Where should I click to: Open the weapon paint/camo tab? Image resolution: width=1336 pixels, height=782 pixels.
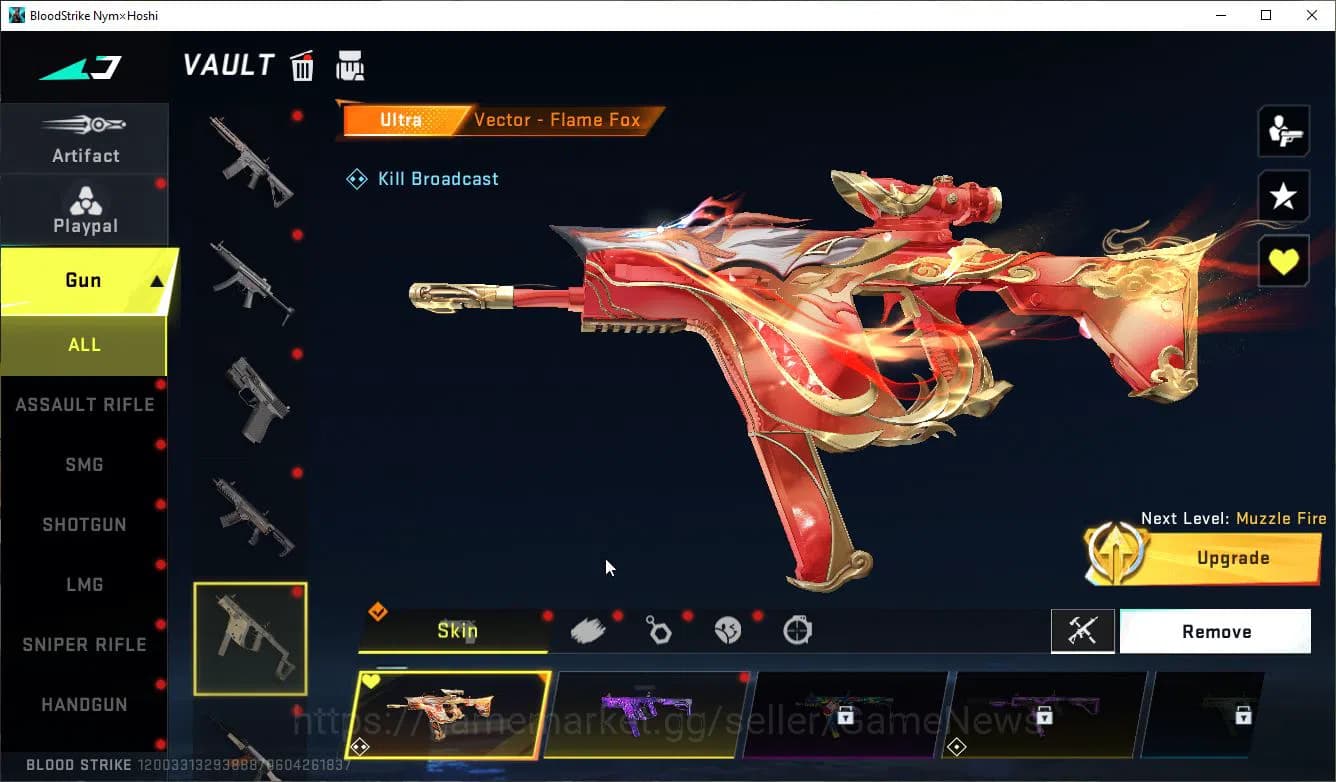(x=588, y=629)
